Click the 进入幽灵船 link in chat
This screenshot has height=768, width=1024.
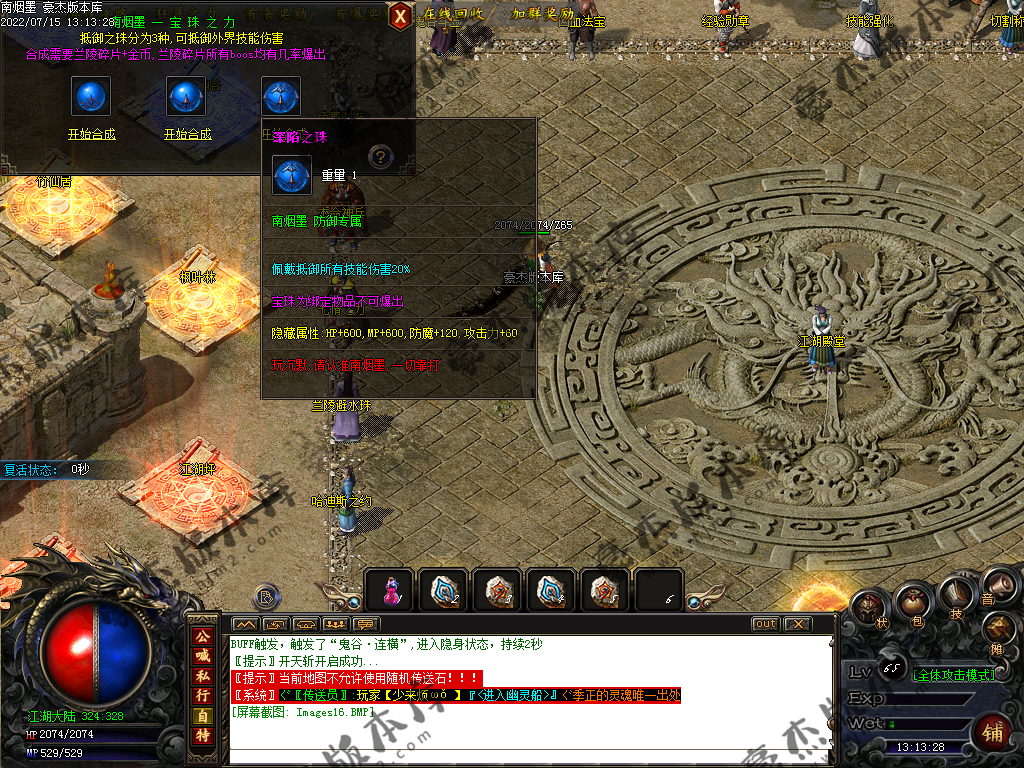(508, 695)
